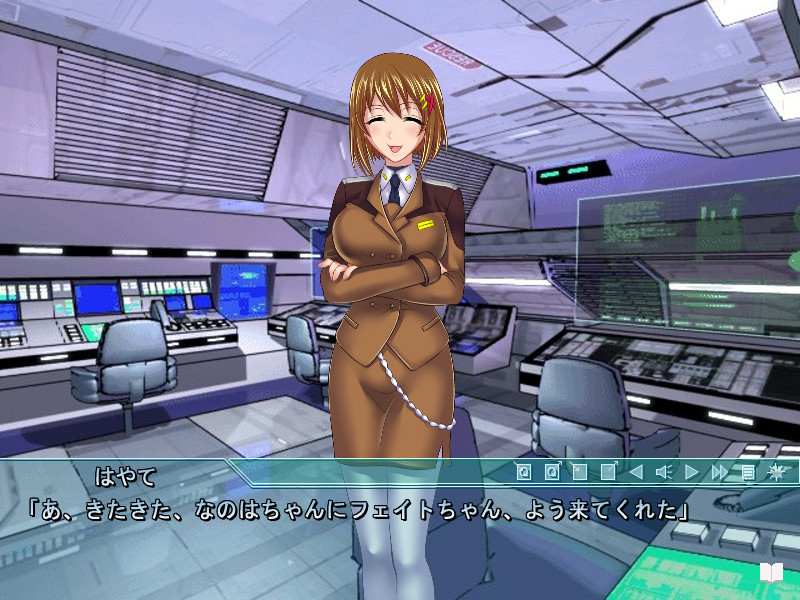Replay the voice with the speaker icon
The image size is (800, 600).
[662, 472]
